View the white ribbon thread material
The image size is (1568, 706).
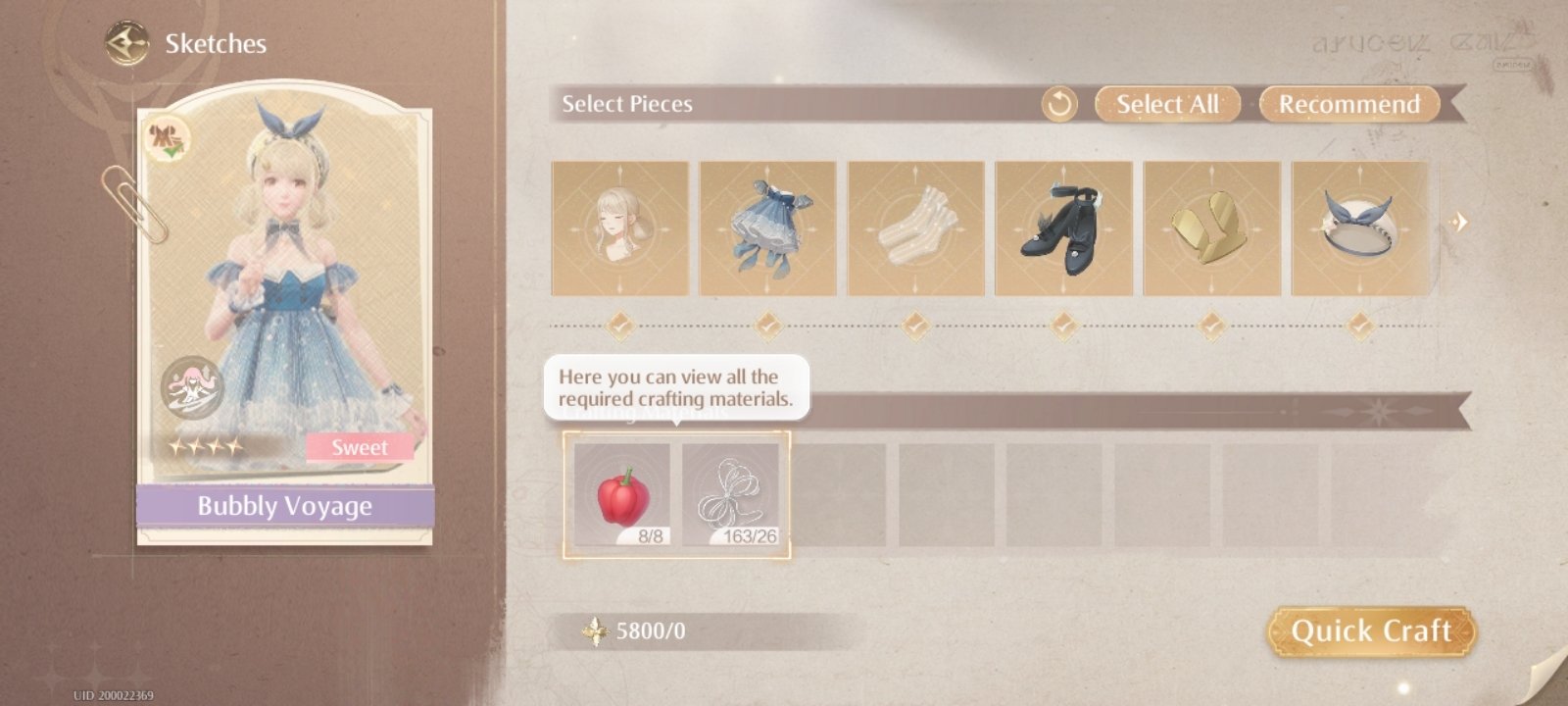pos(730,494)
